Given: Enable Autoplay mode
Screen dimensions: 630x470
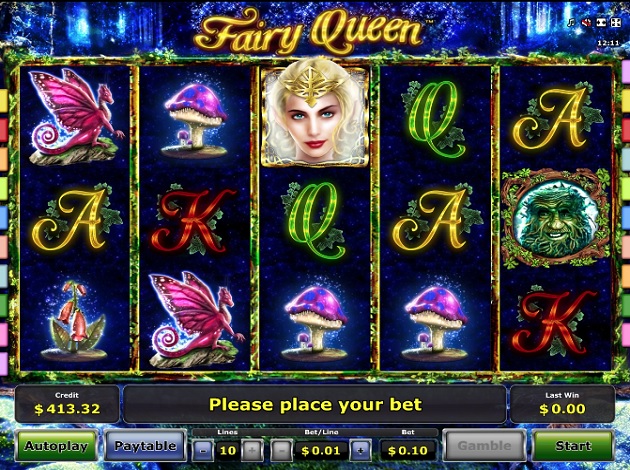Looking at the screenshot, I should (x=56, y=446).
